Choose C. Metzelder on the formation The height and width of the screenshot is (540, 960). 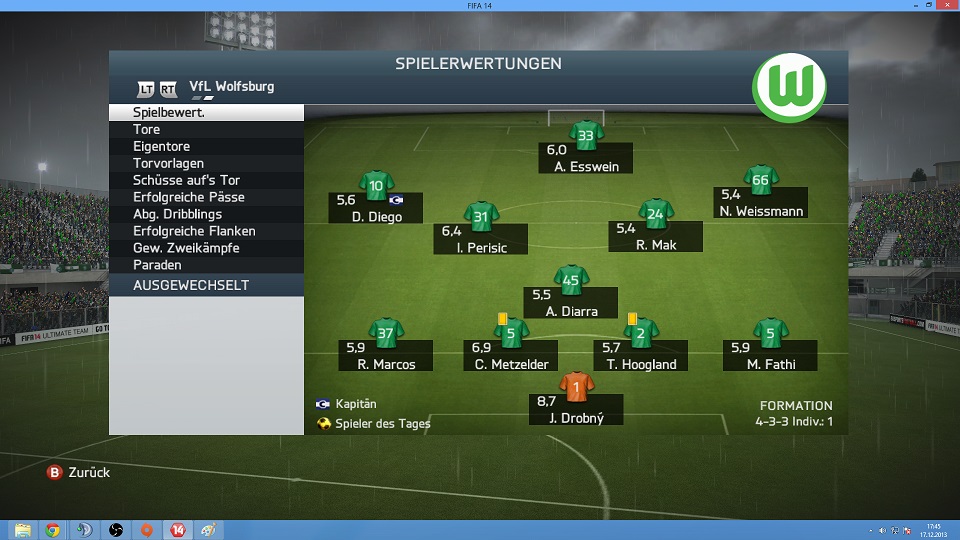tap(510, 333)
